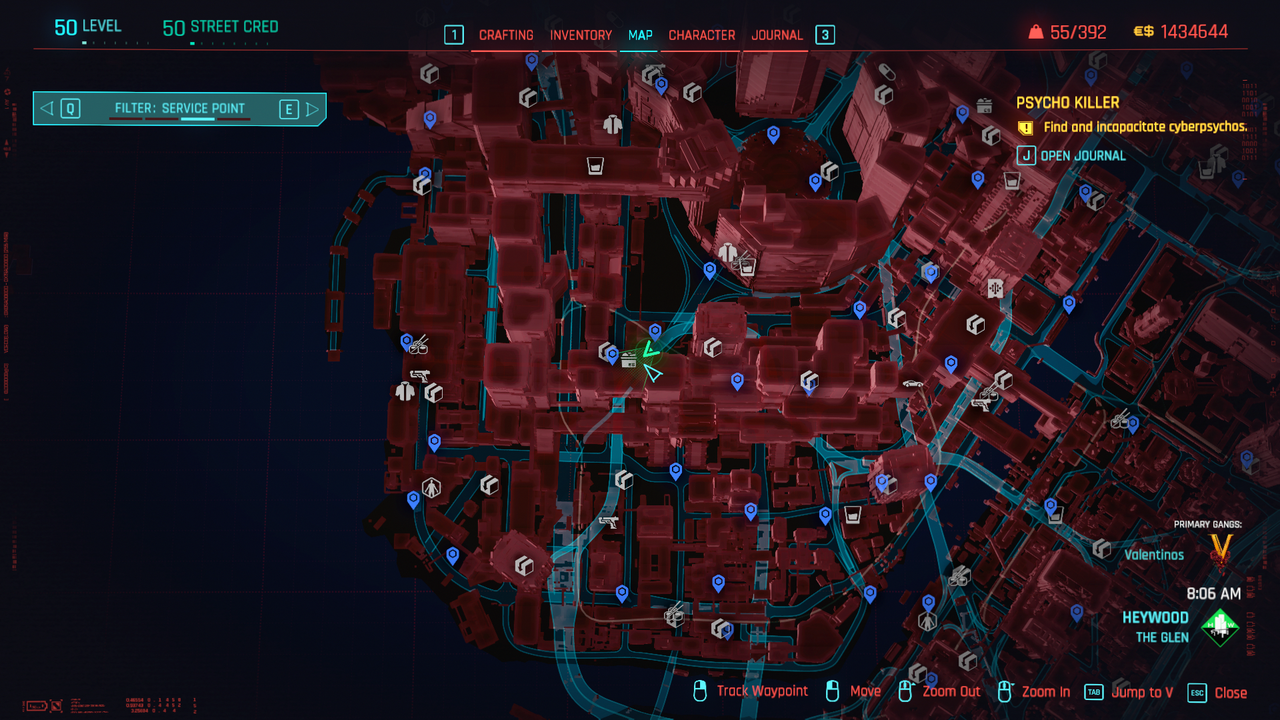Go to the Character tab
Viewport: 1280px width, 720px height.
(x=702, y=35)
